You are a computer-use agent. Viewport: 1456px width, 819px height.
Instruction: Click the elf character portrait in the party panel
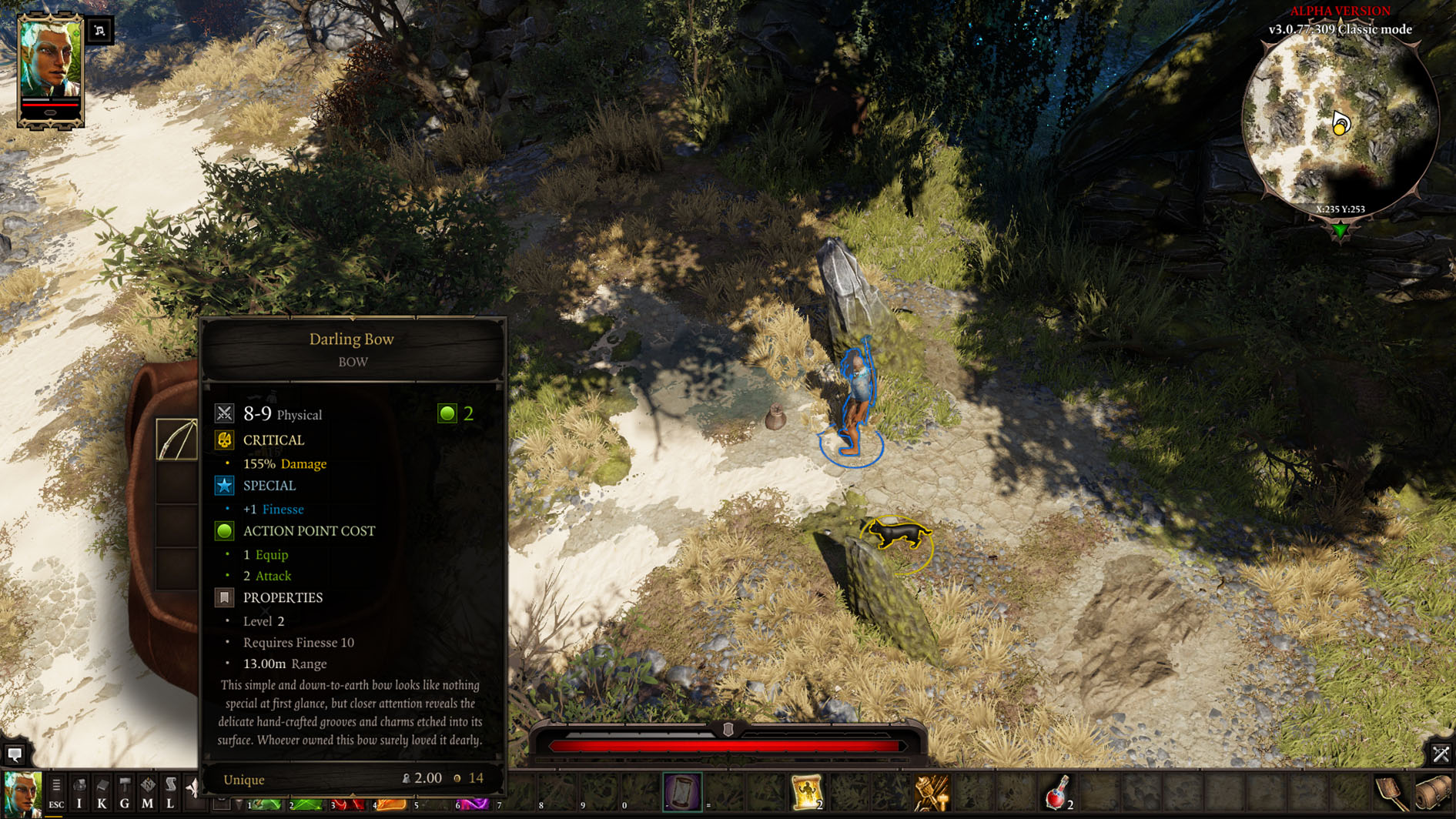(x=50, y=60)
